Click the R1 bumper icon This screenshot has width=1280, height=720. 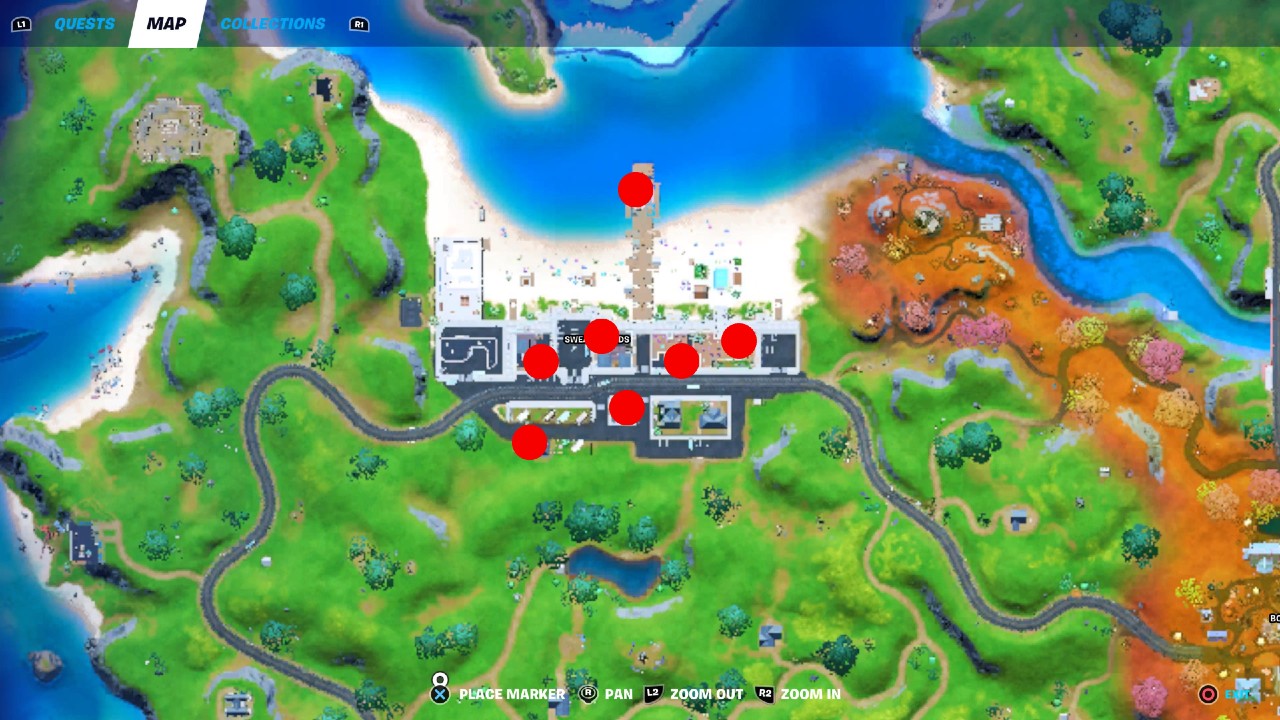pos(357,22)
